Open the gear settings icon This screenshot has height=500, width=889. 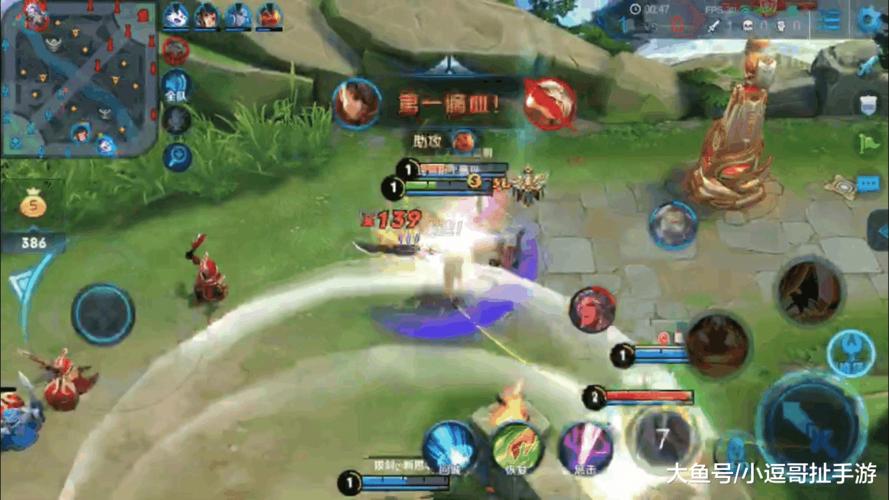(870, 19)
